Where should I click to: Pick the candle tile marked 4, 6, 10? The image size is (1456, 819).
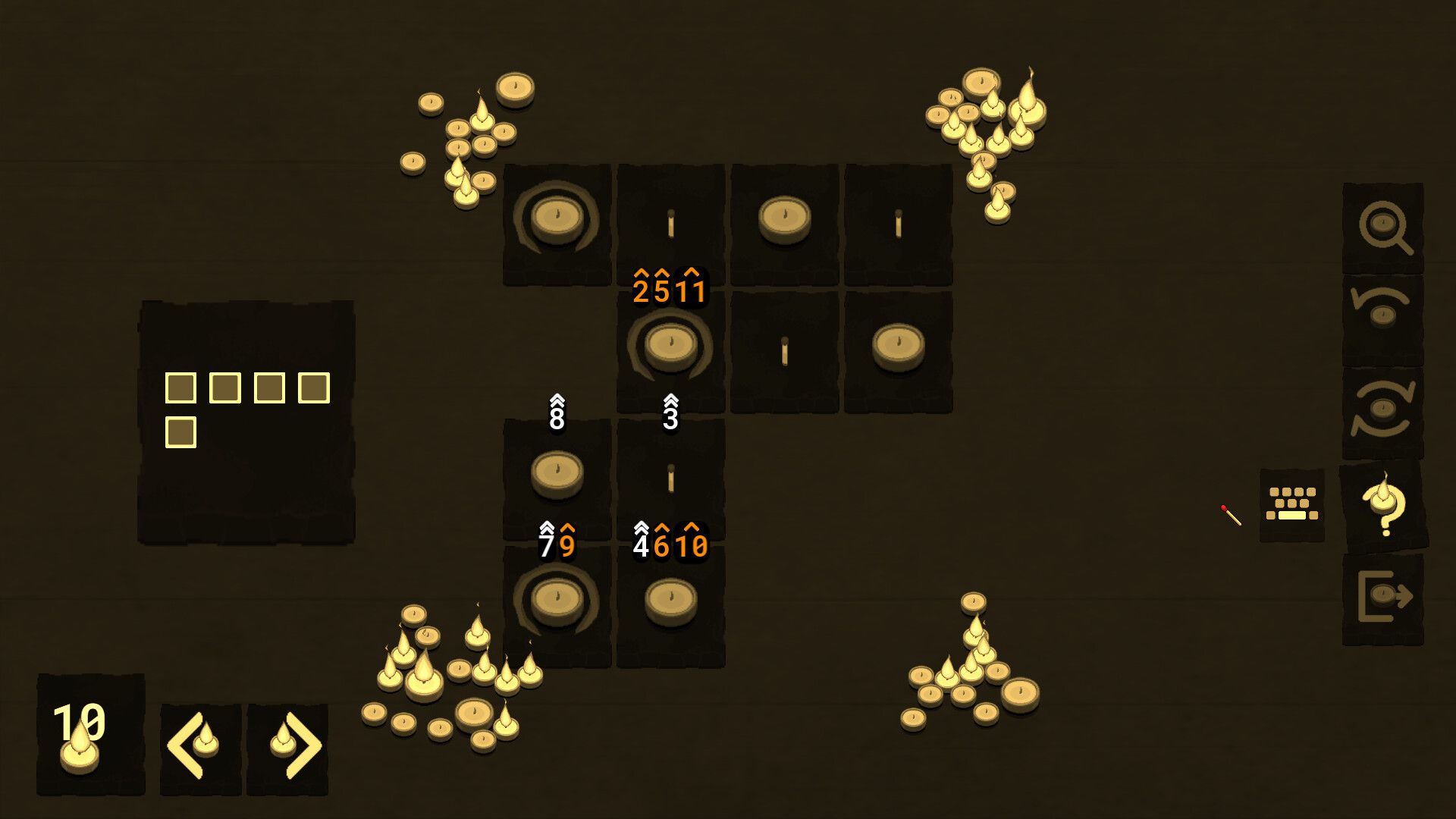[x=671, y=604]
